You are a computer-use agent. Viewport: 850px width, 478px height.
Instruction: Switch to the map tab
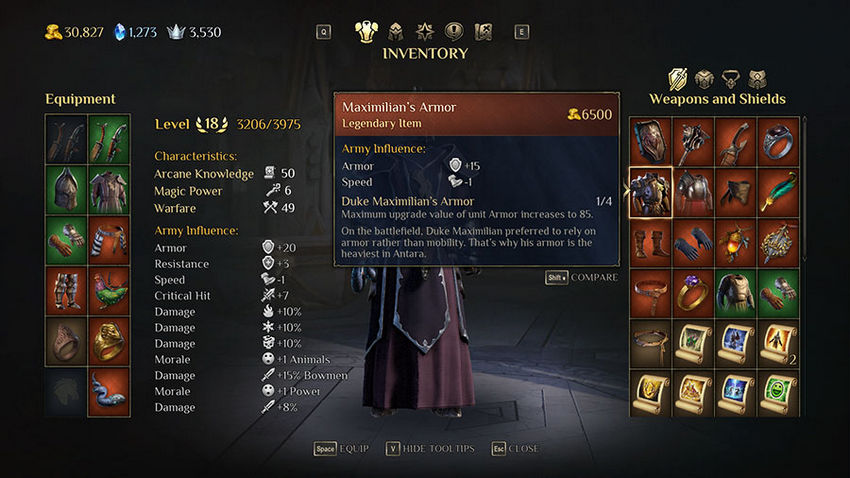pos(483,31)
